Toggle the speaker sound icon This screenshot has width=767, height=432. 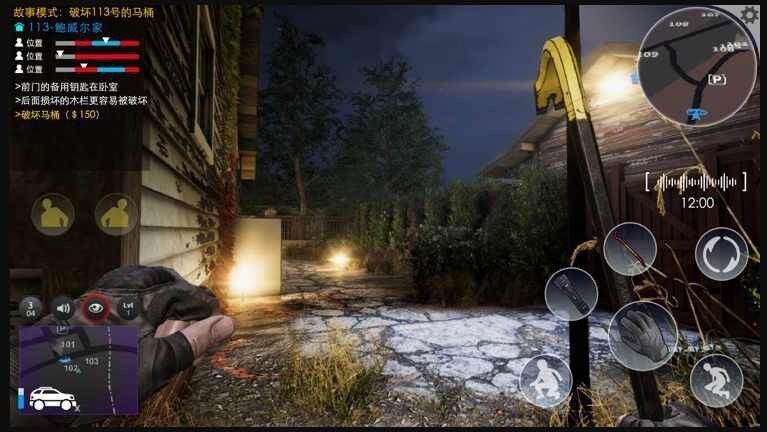pyautogui.click(x=63, y=307)
